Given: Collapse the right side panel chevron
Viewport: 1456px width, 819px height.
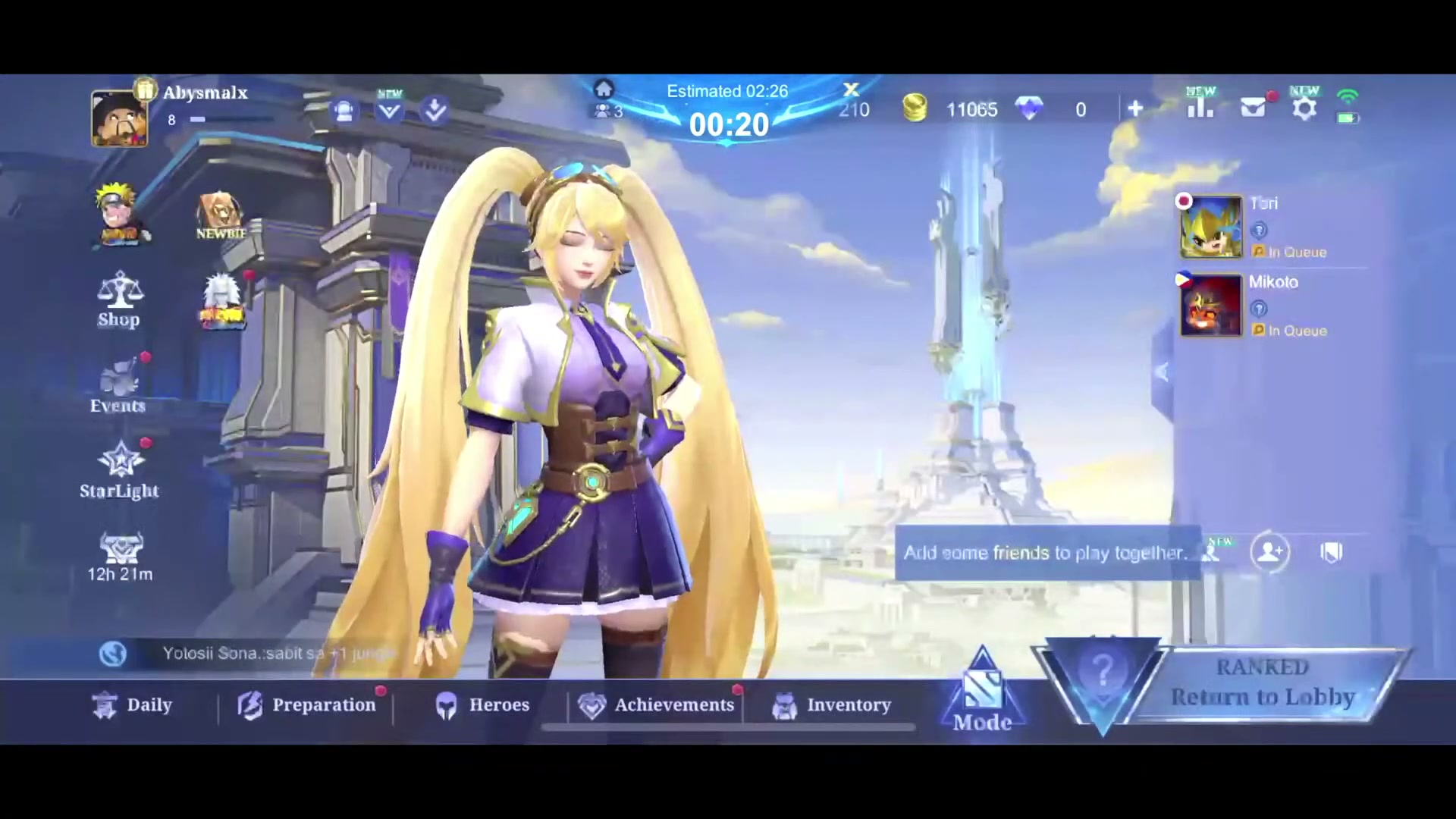Looking at the screenshot, I should (1162, 372).
